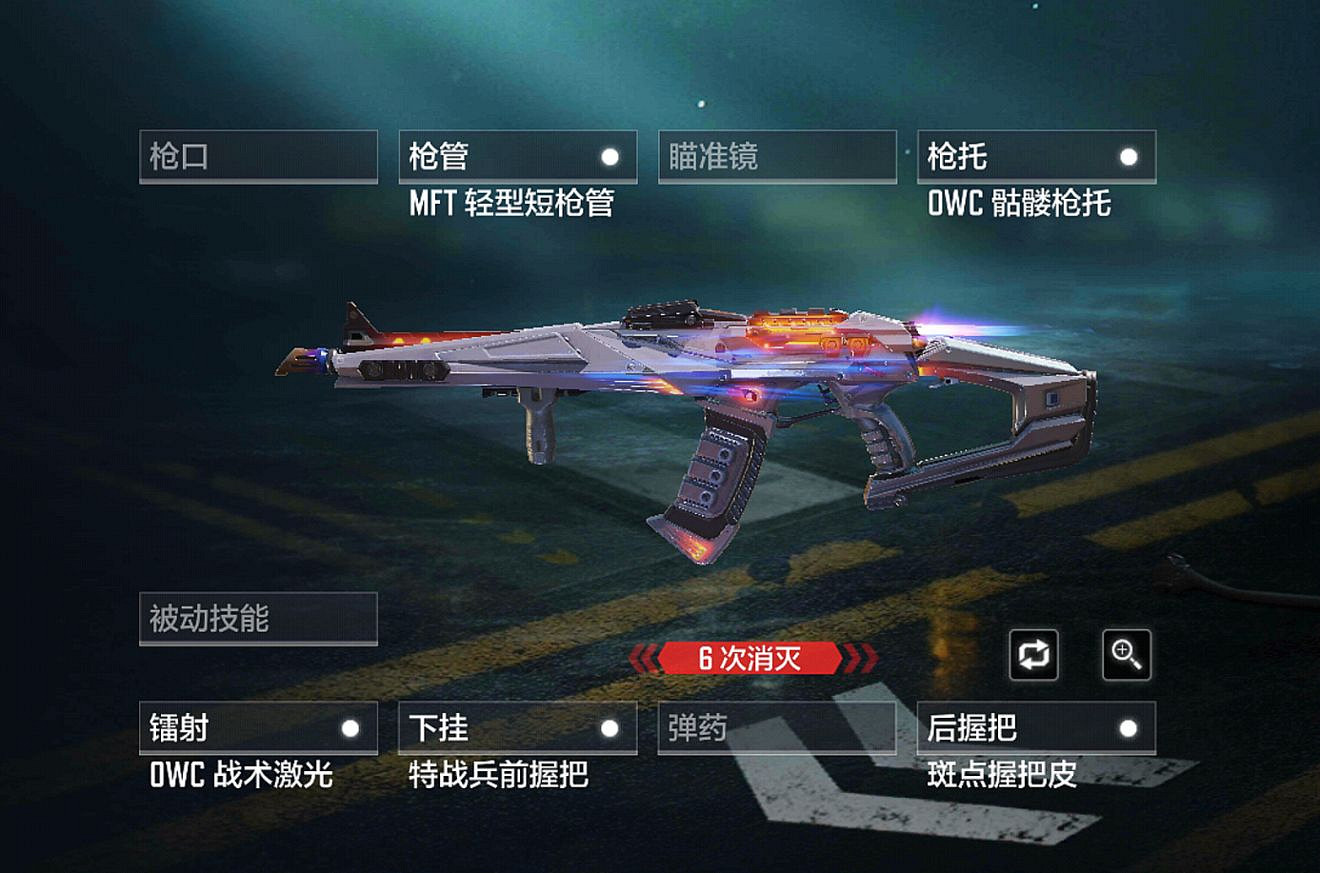The height and width of the screenshot is (873, 1320).
Task: Toggle the white indicator on the 后握把 slot
Action: [x=1129, y=729]
